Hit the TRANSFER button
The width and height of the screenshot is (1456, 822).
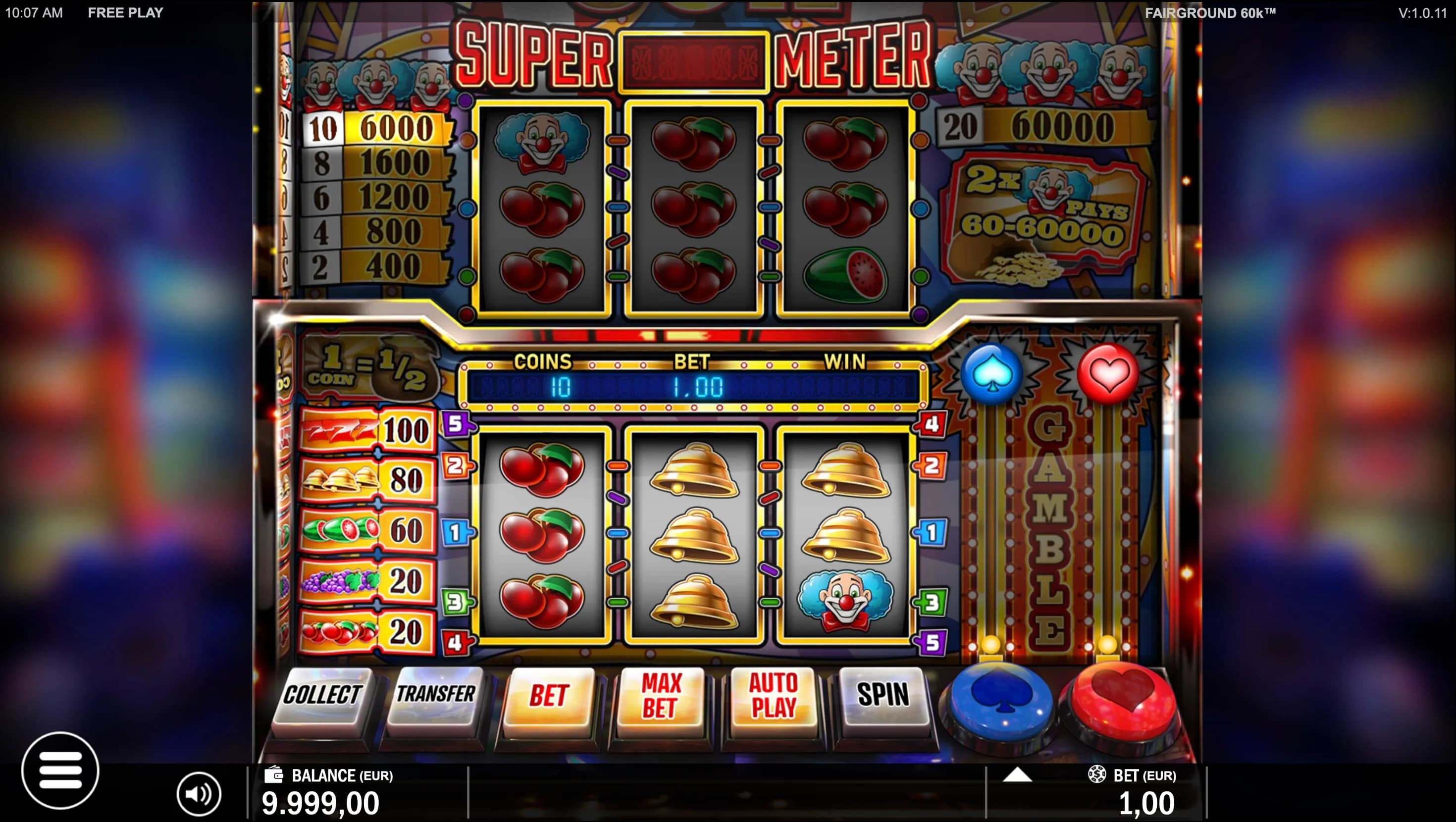coord(435,695)
